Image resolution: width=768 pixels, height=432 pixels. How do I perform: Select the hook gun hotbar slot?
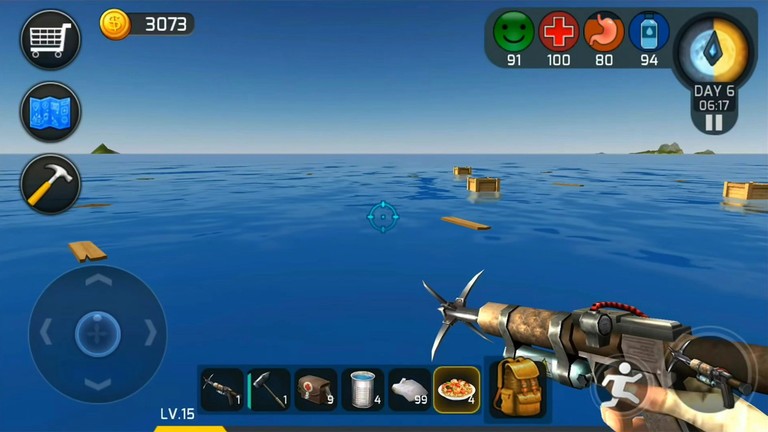click(222, 390)
